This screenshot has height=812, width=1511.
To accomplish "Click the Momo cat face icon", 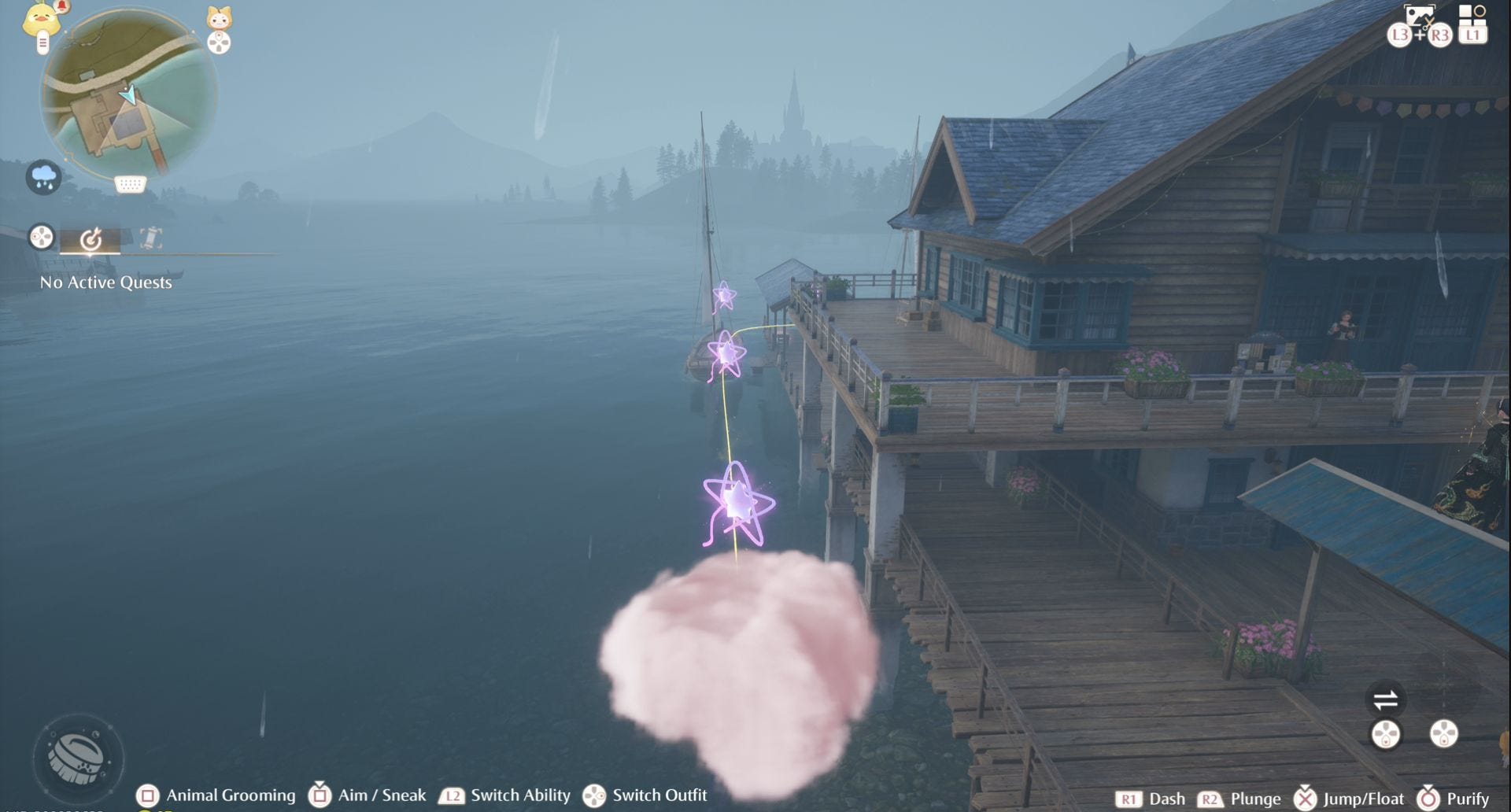I will (219, 18).
